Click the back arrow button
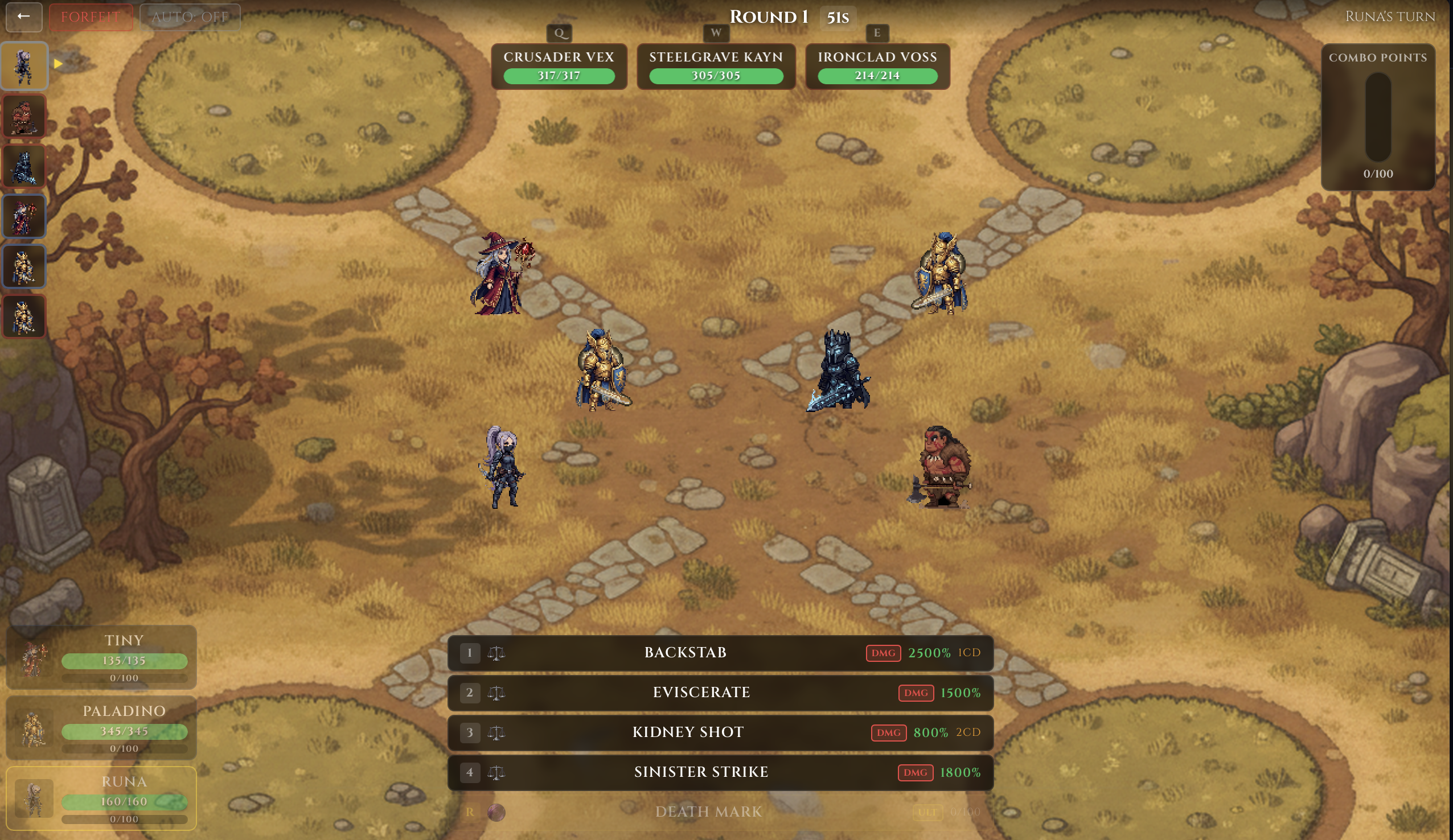Screen dimensions: 1453x840 [24, 17]
